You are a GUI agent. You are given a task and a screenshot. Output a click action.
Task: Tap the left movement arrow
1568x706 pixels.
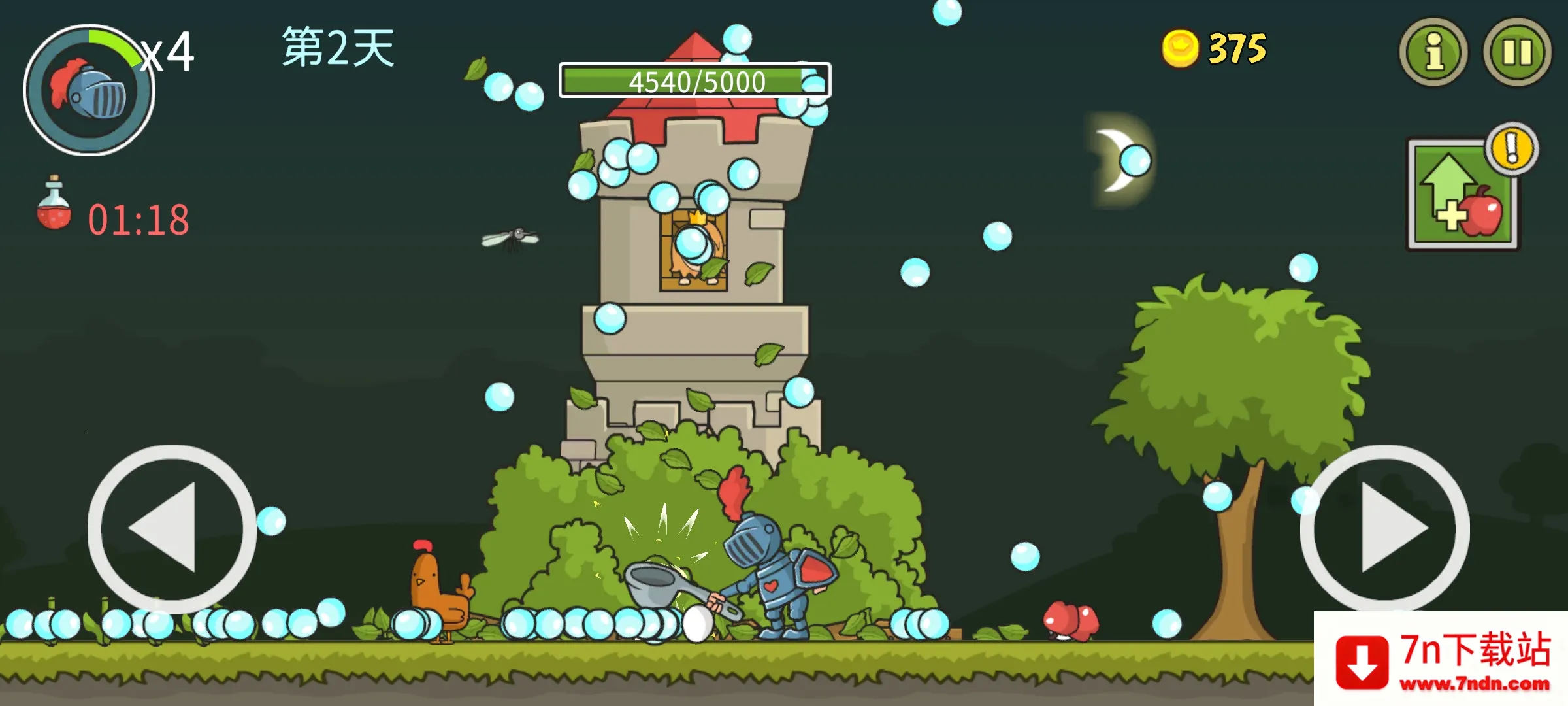click(x=171, y=528)
